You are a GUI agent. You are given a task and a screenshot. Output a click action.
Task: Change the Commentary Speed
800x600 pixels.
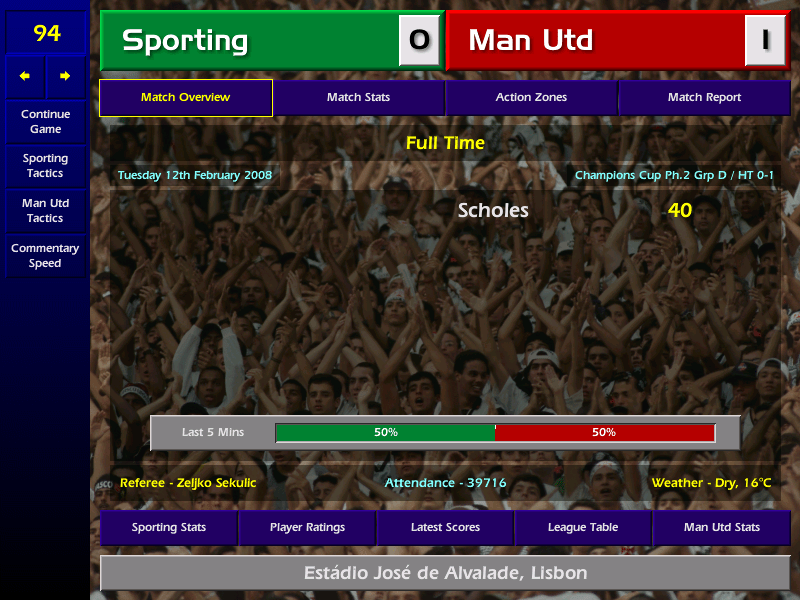click(45, 256)
